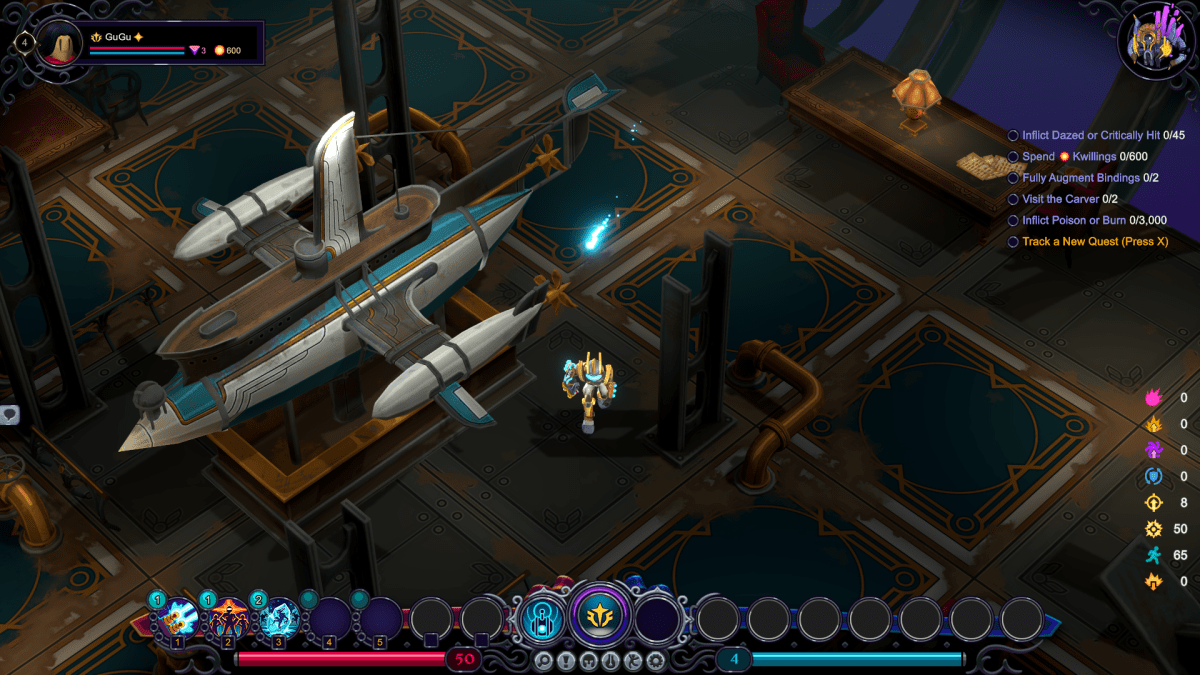Open the chat bubble at left edge
The image size is (1200, 675).
[8, 414]
